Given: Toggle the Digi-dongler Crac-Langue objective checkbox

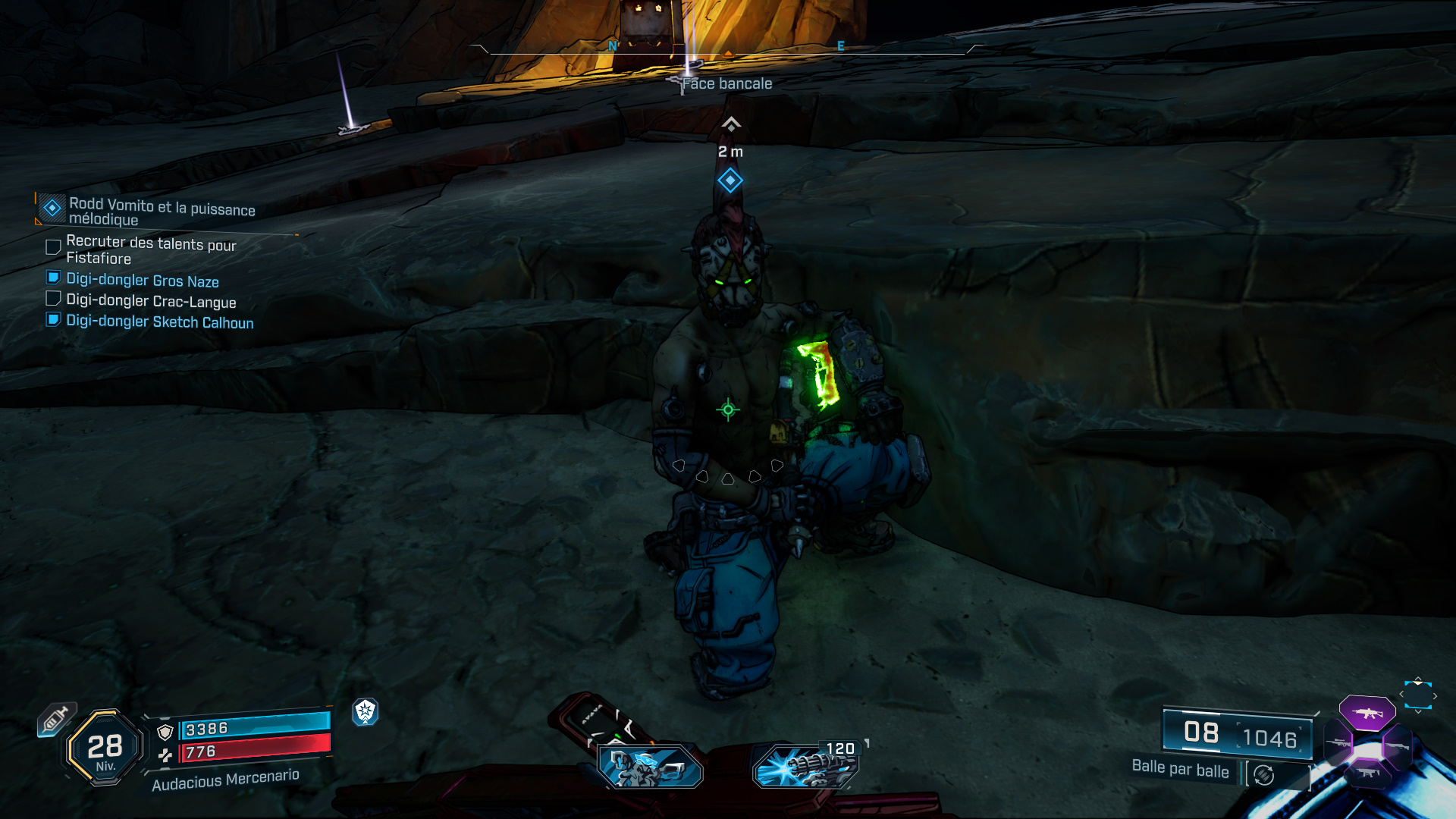Looking at the screenshot, I should (x=53, y=299).
